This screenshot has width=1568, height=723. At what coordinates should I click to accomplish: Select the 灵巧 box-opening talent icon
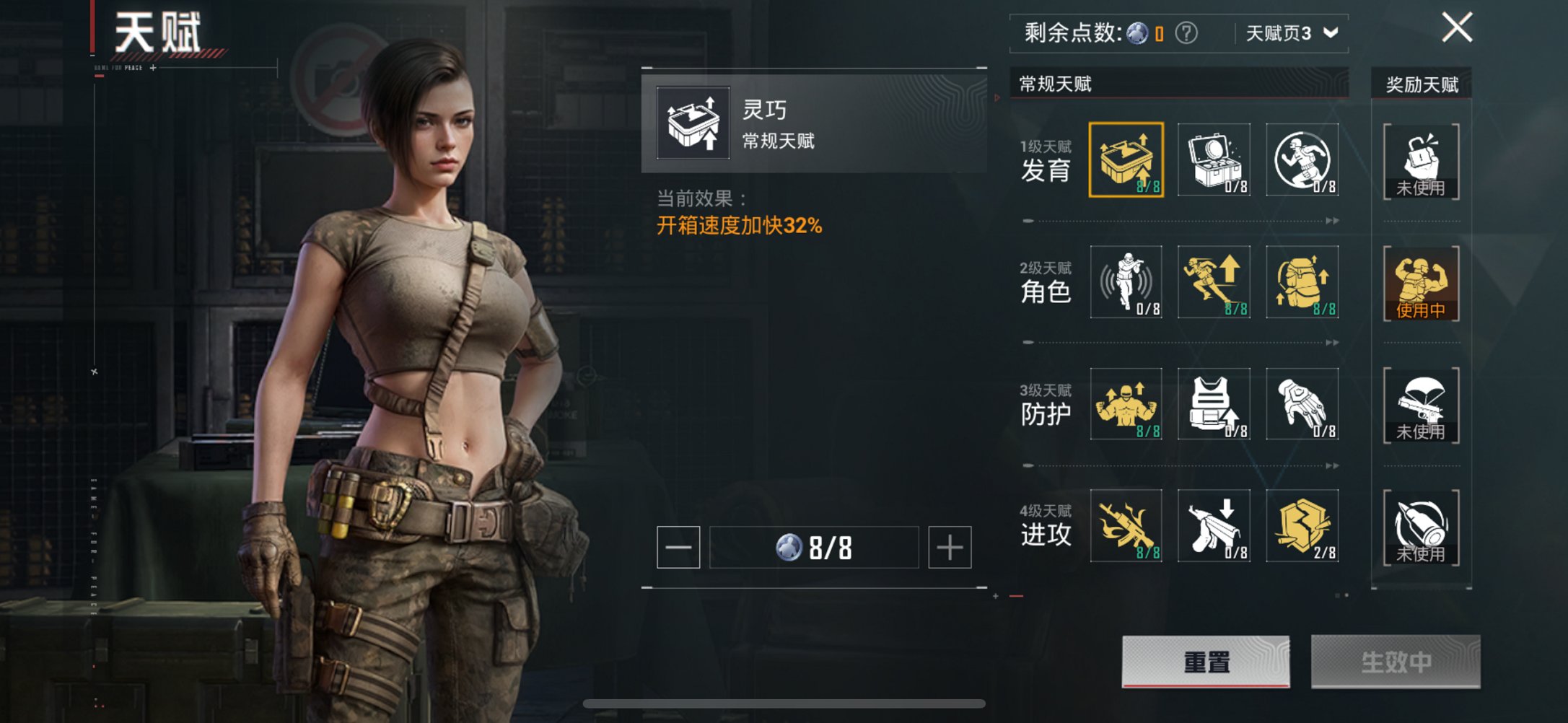click(x=1126, y=159)
